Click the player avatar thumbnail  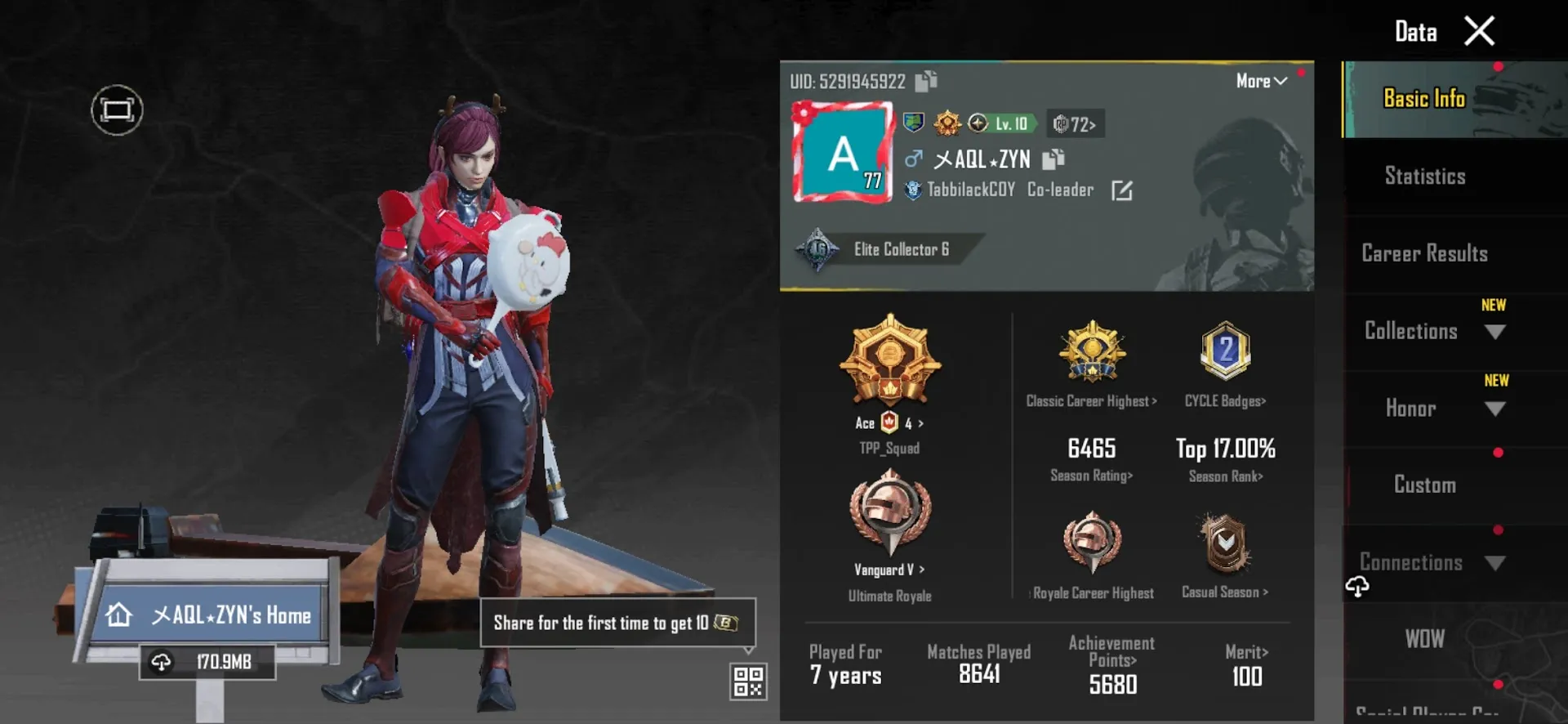pyautogui.click(x=841, y=152)
